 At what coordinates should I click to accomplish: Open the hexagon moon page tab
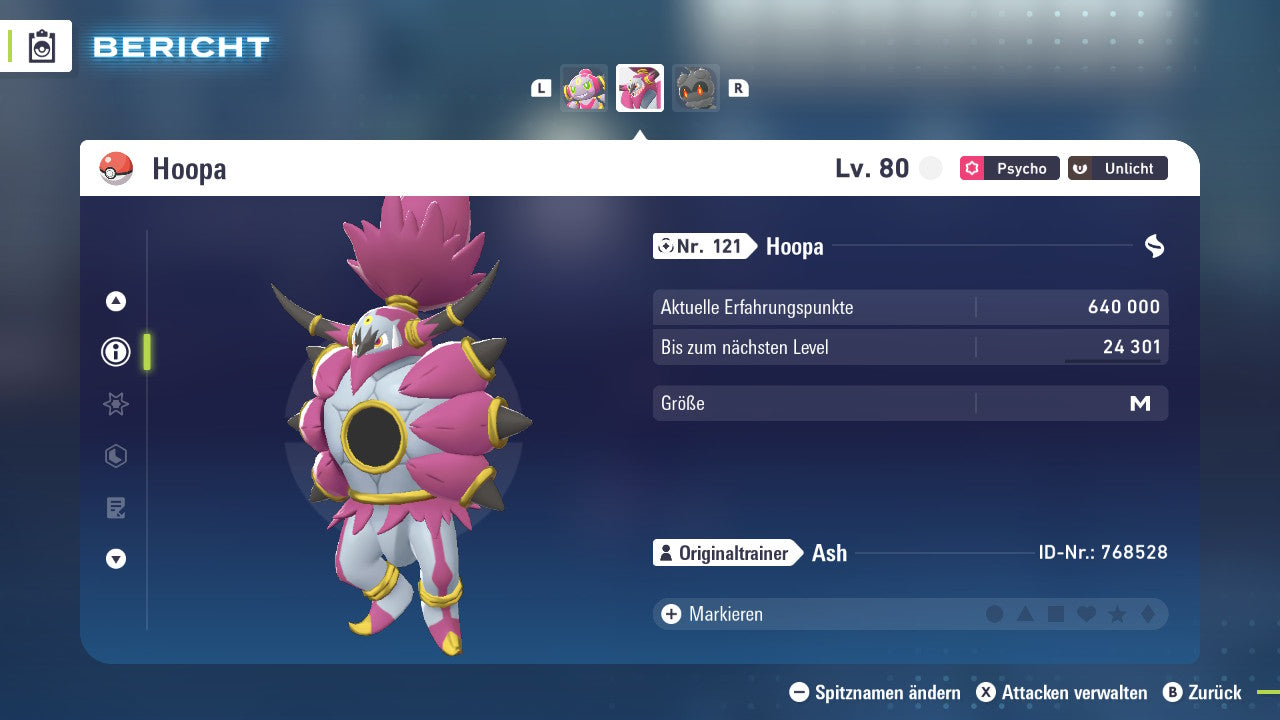(116, 457)
